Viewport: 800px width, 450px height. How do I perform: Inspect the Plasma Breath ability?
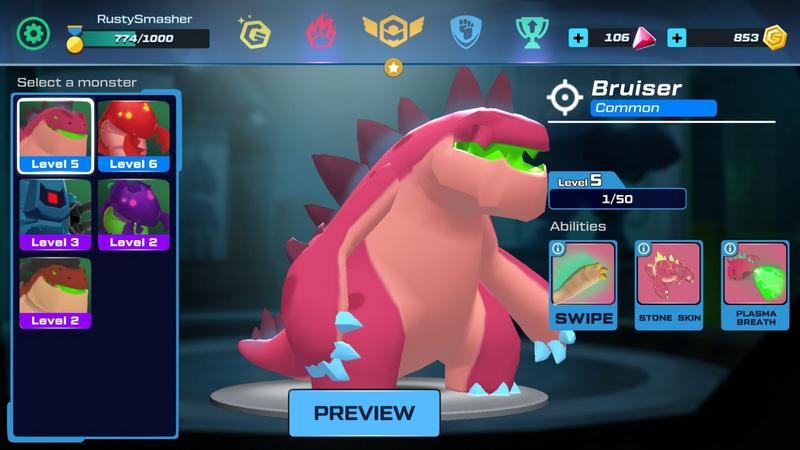[755, 285]
